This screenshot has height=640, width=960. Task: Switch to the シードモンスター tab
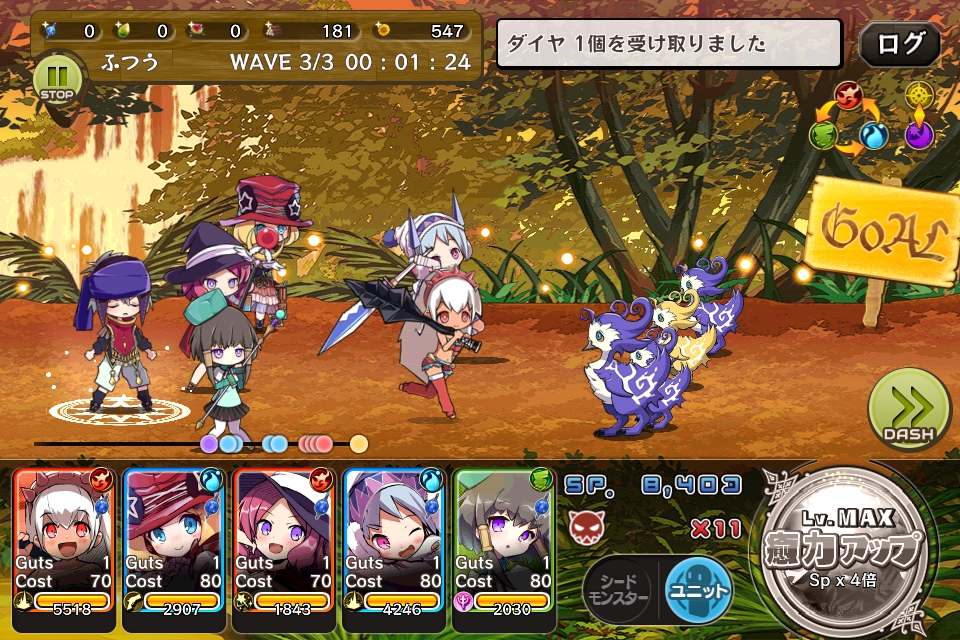[618, 590]
